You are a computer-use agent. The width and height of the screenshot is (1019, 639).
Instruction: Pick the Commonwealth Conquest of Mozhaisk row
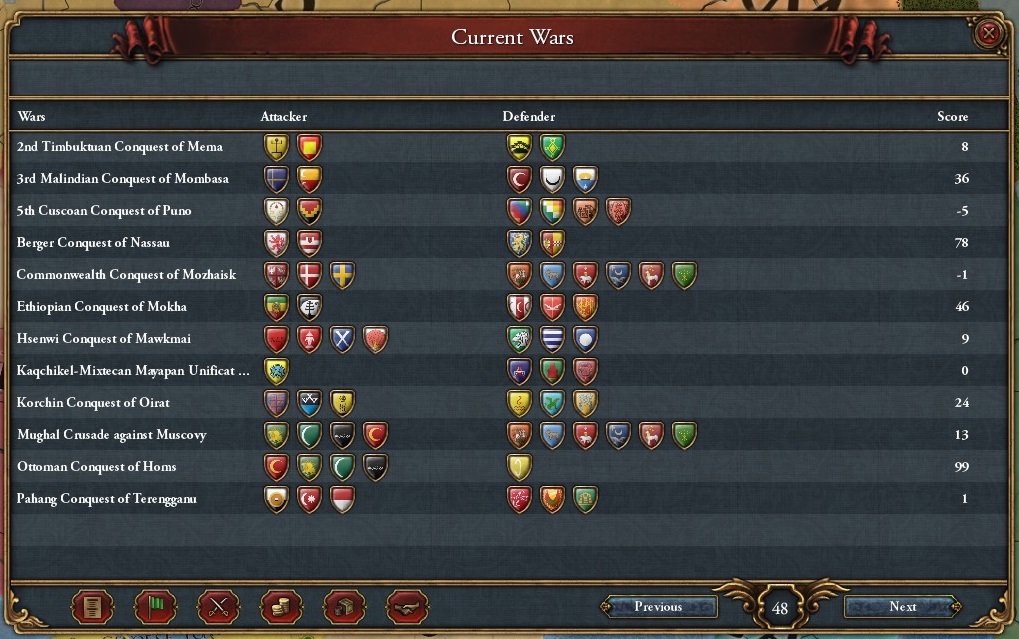click(126, 275)
